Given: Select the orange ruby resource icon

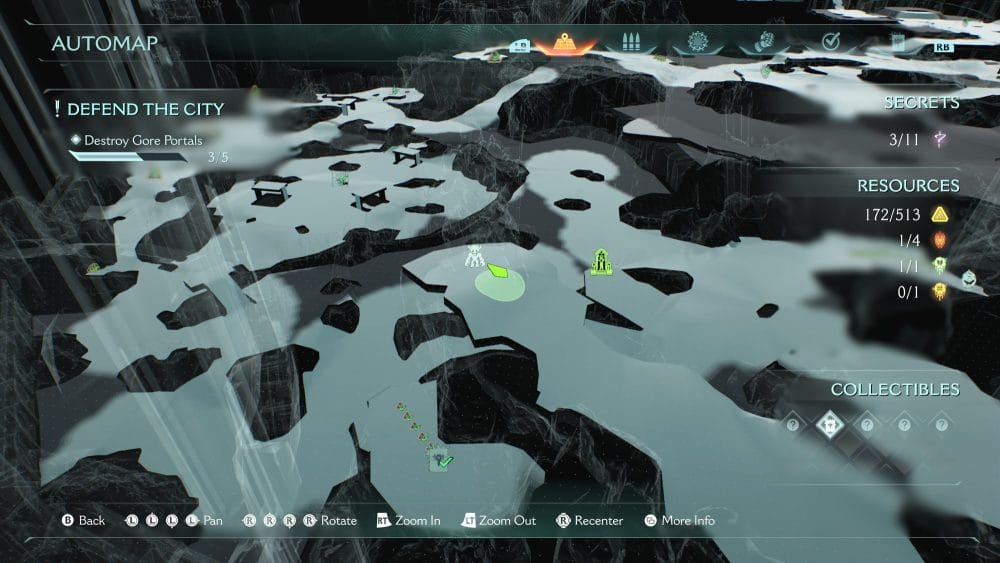Looking at the screenshot, I should (x=939, y=240).
